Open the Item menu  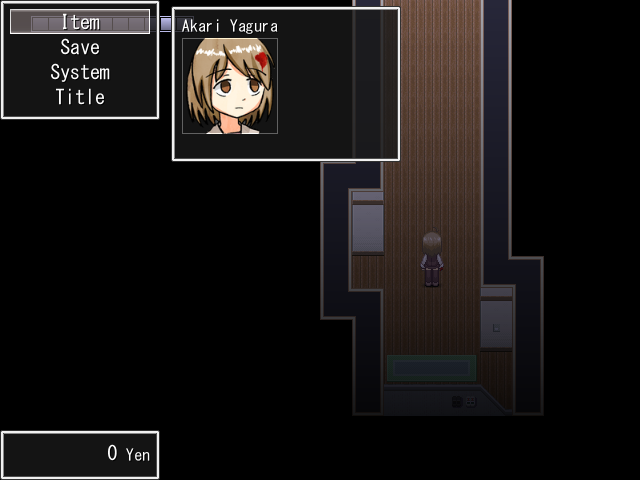80,22
